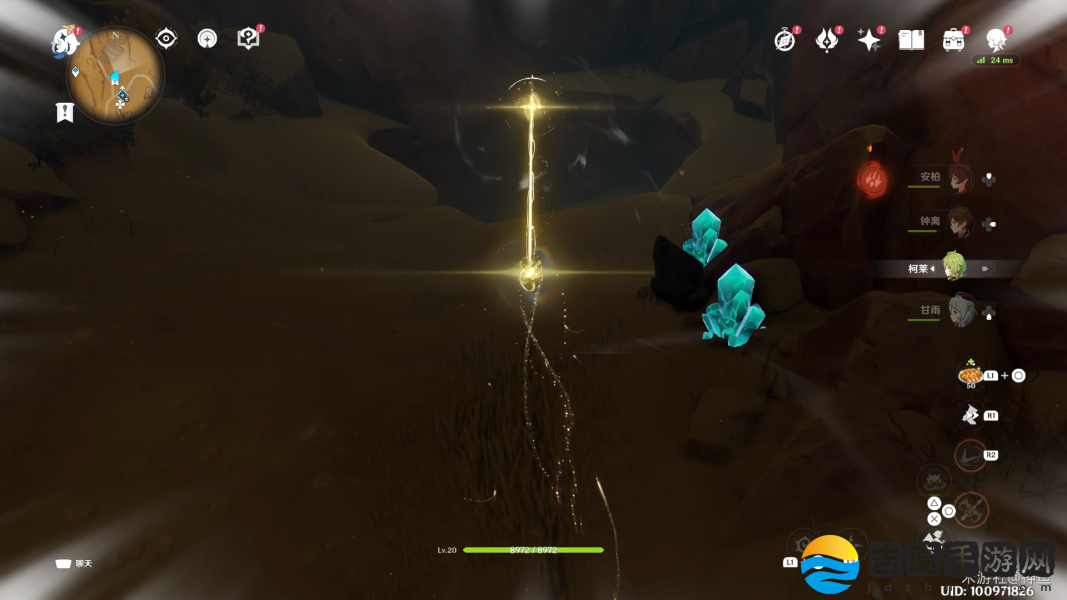Switch to party member 钟离

(959, 222)
